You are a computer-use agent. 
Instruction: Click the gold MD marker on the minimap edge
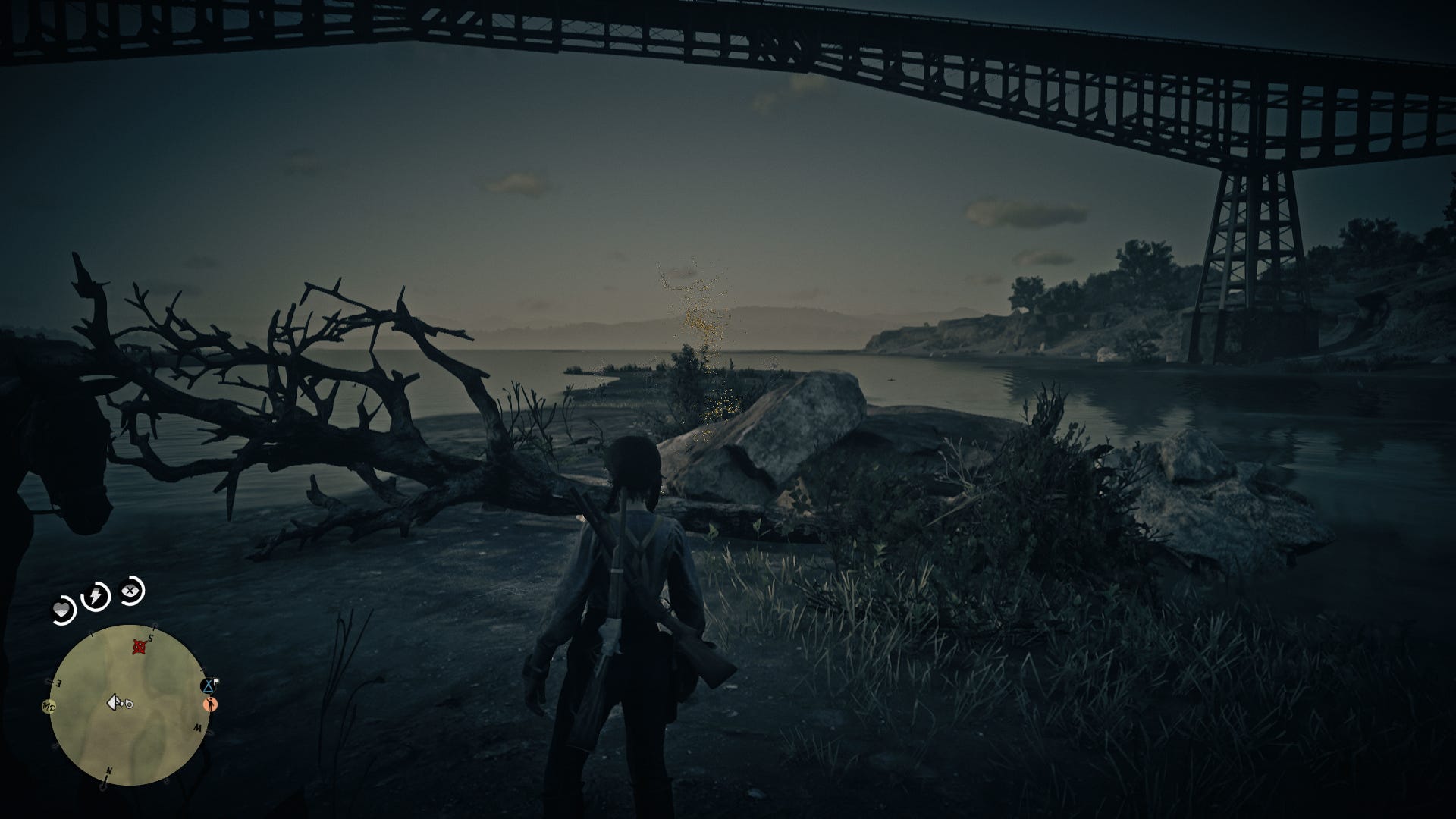[49, 707]
